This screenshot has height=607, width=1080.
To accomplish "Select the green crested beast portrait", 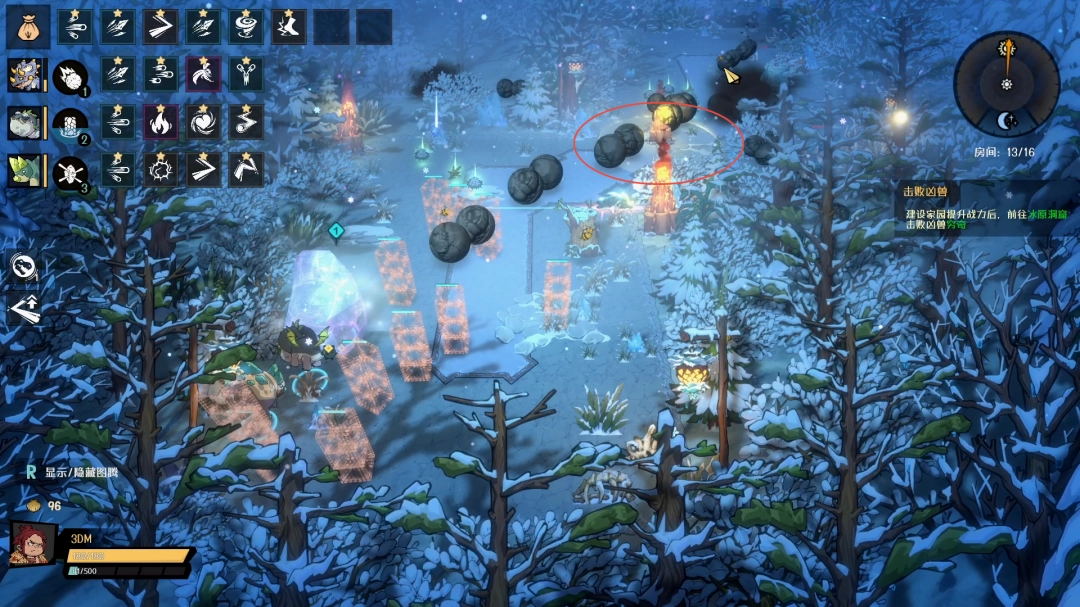I will [24, 170].
